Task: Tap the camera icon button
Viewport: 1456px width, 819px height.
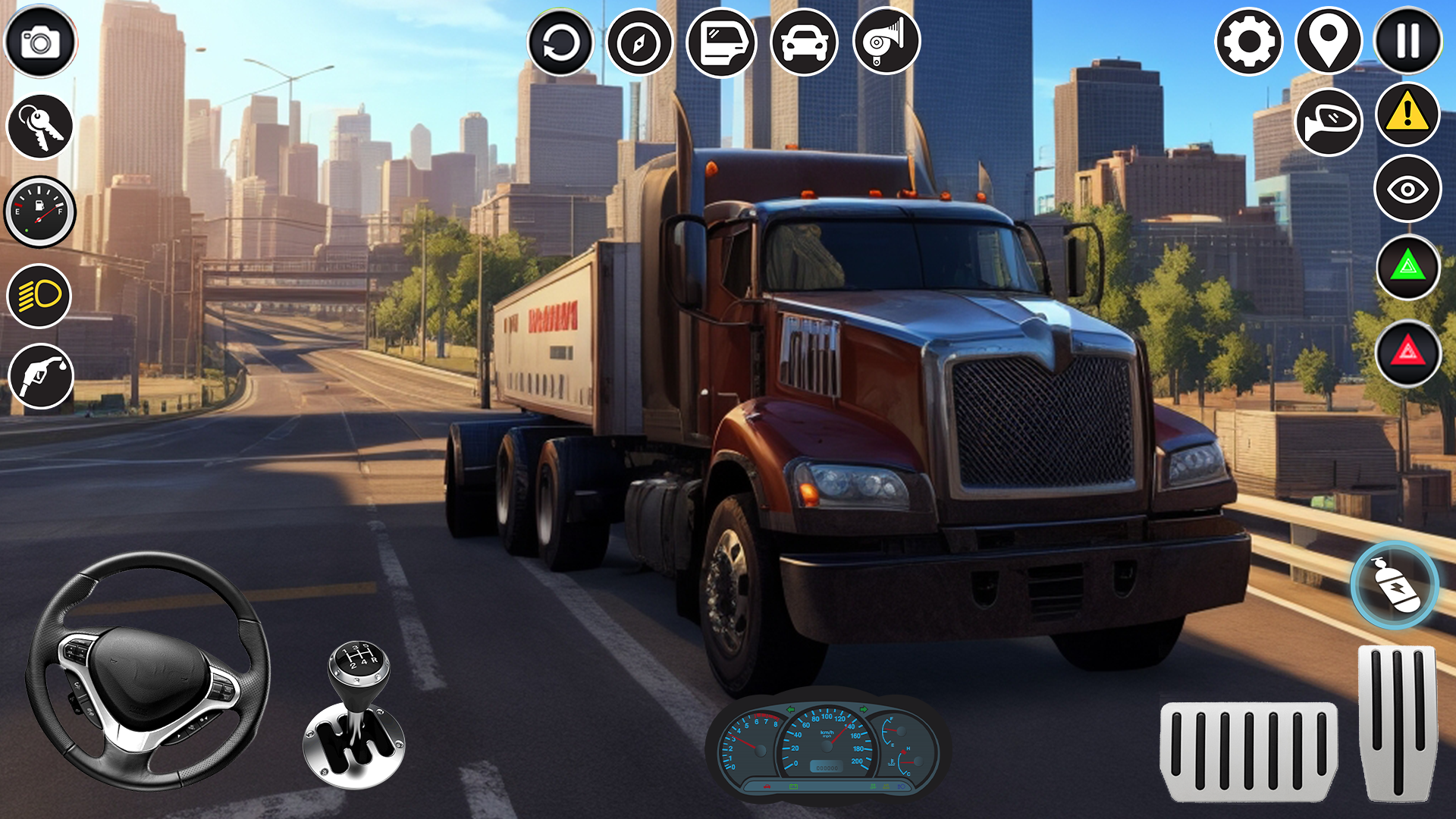Action: click(40, 42)
